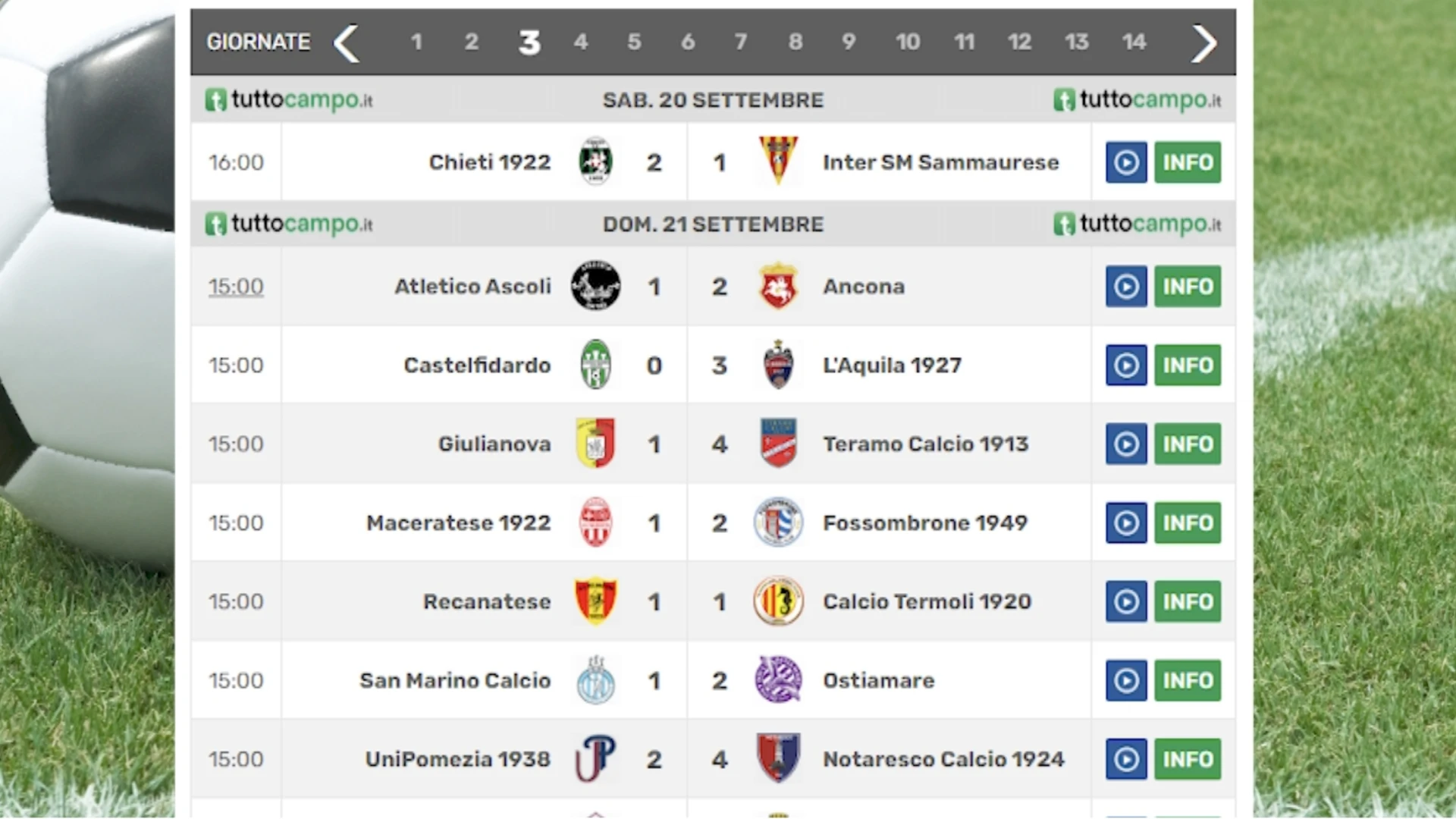Open INFO for the Castelfidardo match

[x=1188, y=365]
